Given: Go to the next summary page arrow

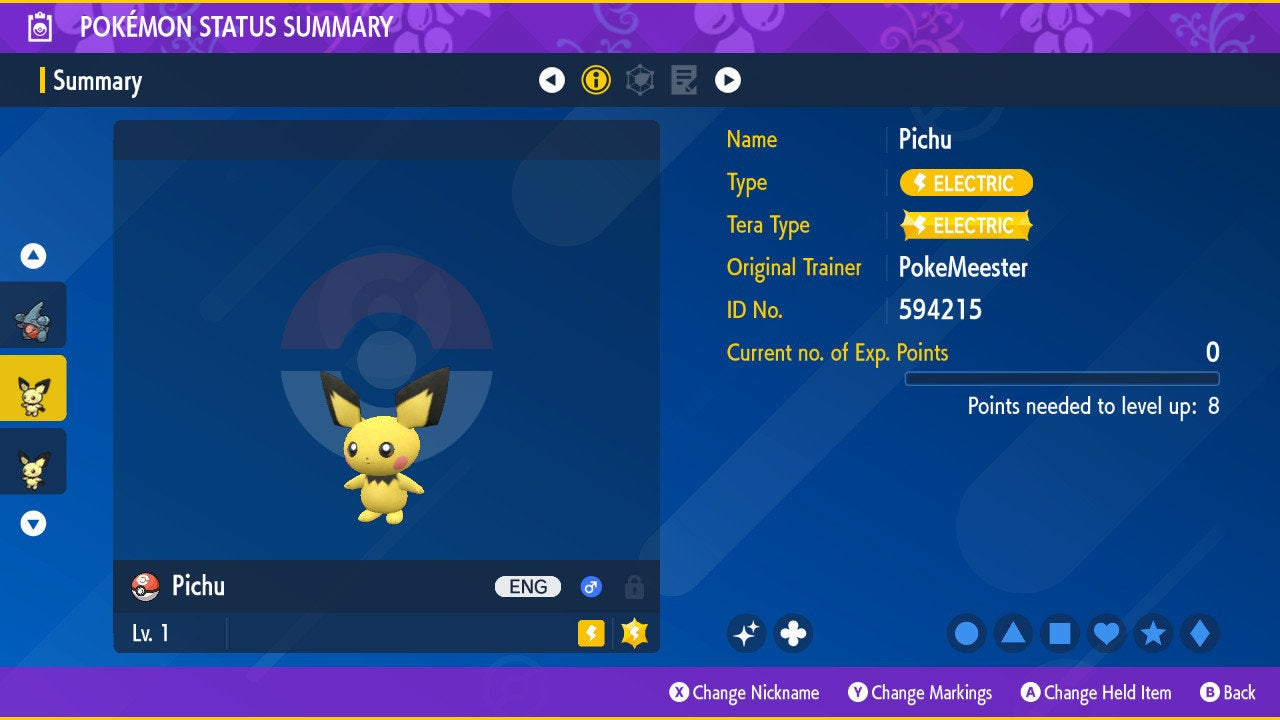Looking at the screenshot, I should 728,80.
